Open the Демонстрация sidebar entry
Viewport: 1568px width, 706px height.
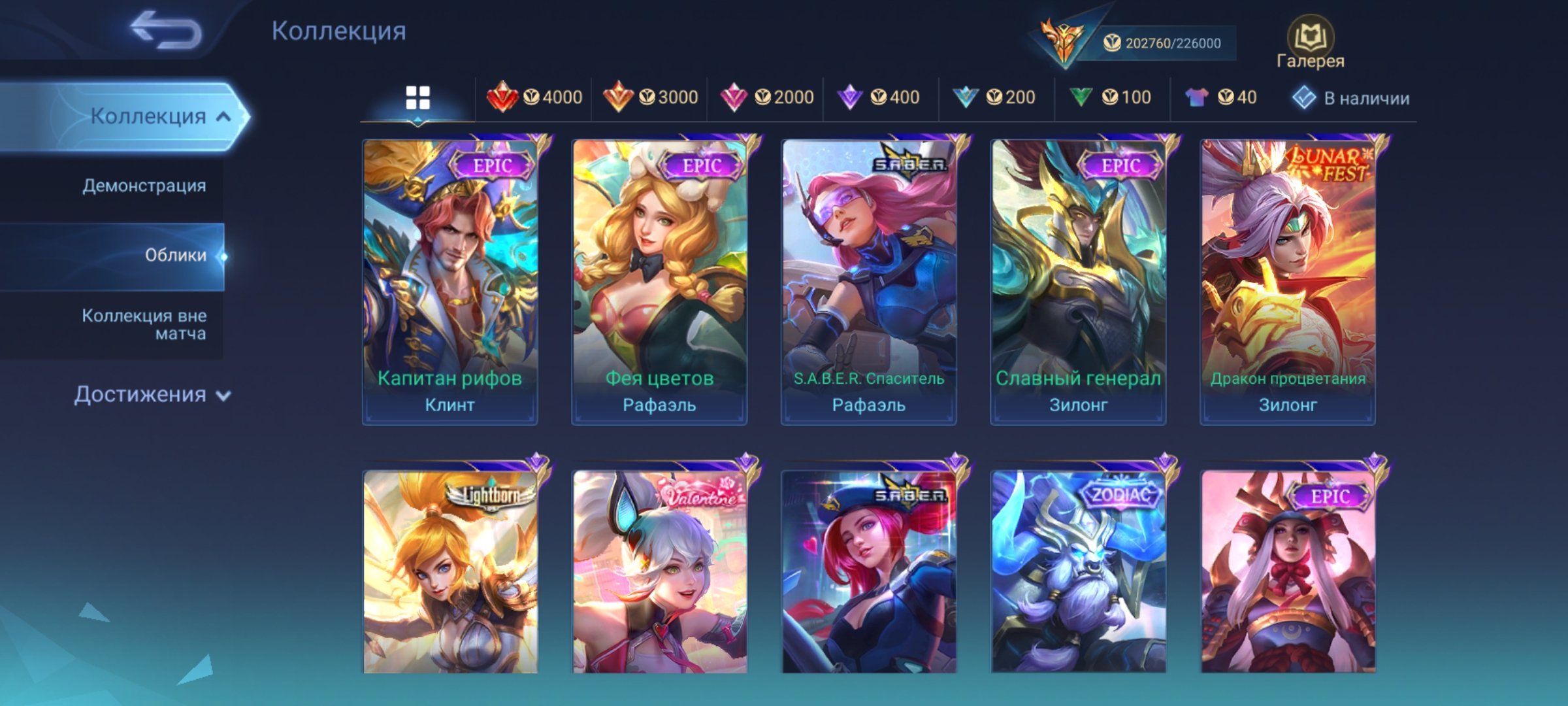(144, 186)
